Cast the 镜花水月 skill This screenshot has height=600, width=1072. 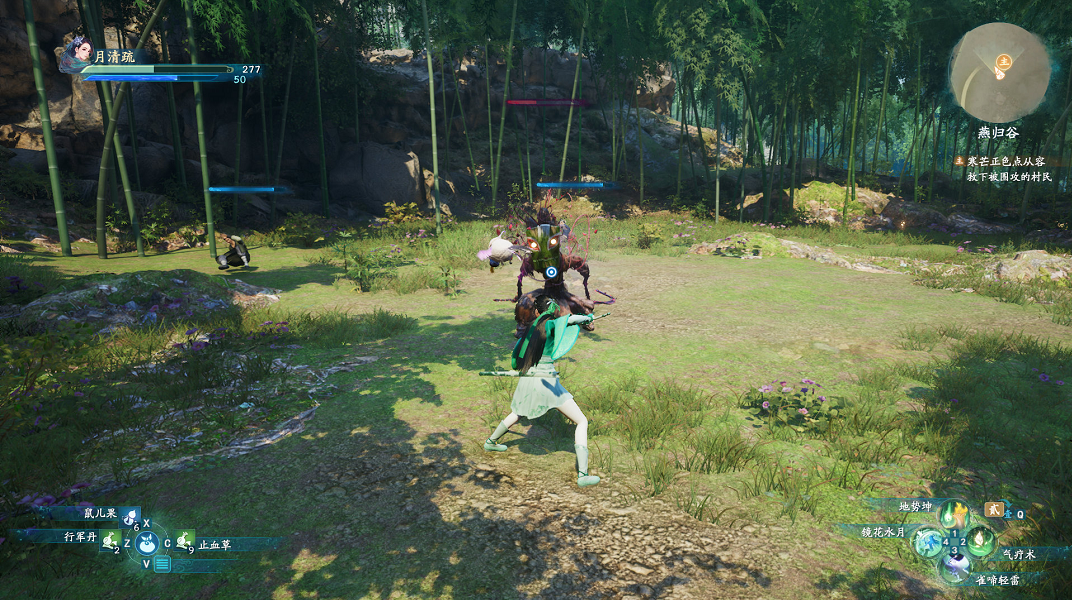(929, 542)
